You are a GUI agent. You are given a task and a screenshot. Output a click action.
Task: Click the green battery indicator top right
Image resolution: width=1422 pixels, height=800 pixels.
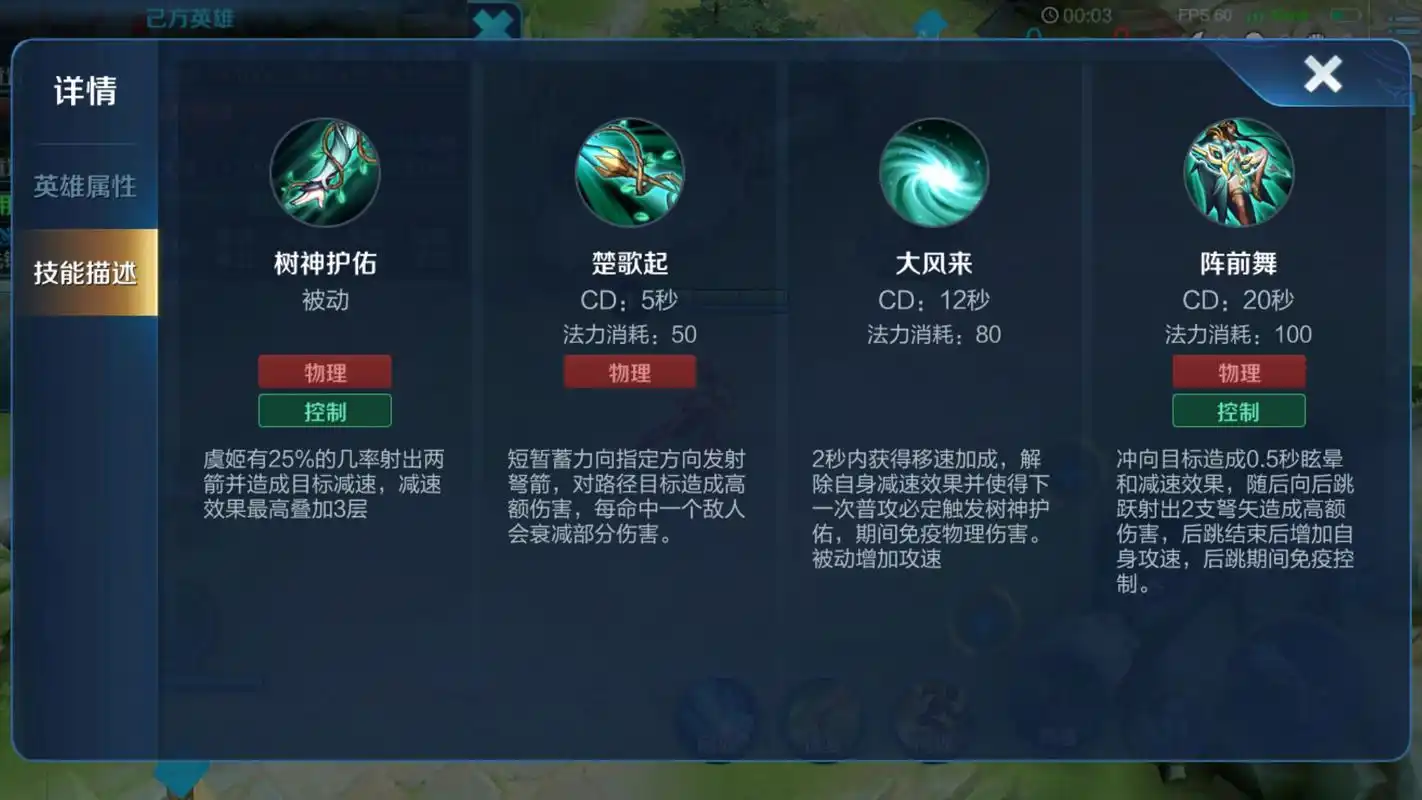tap(1345, 15)
